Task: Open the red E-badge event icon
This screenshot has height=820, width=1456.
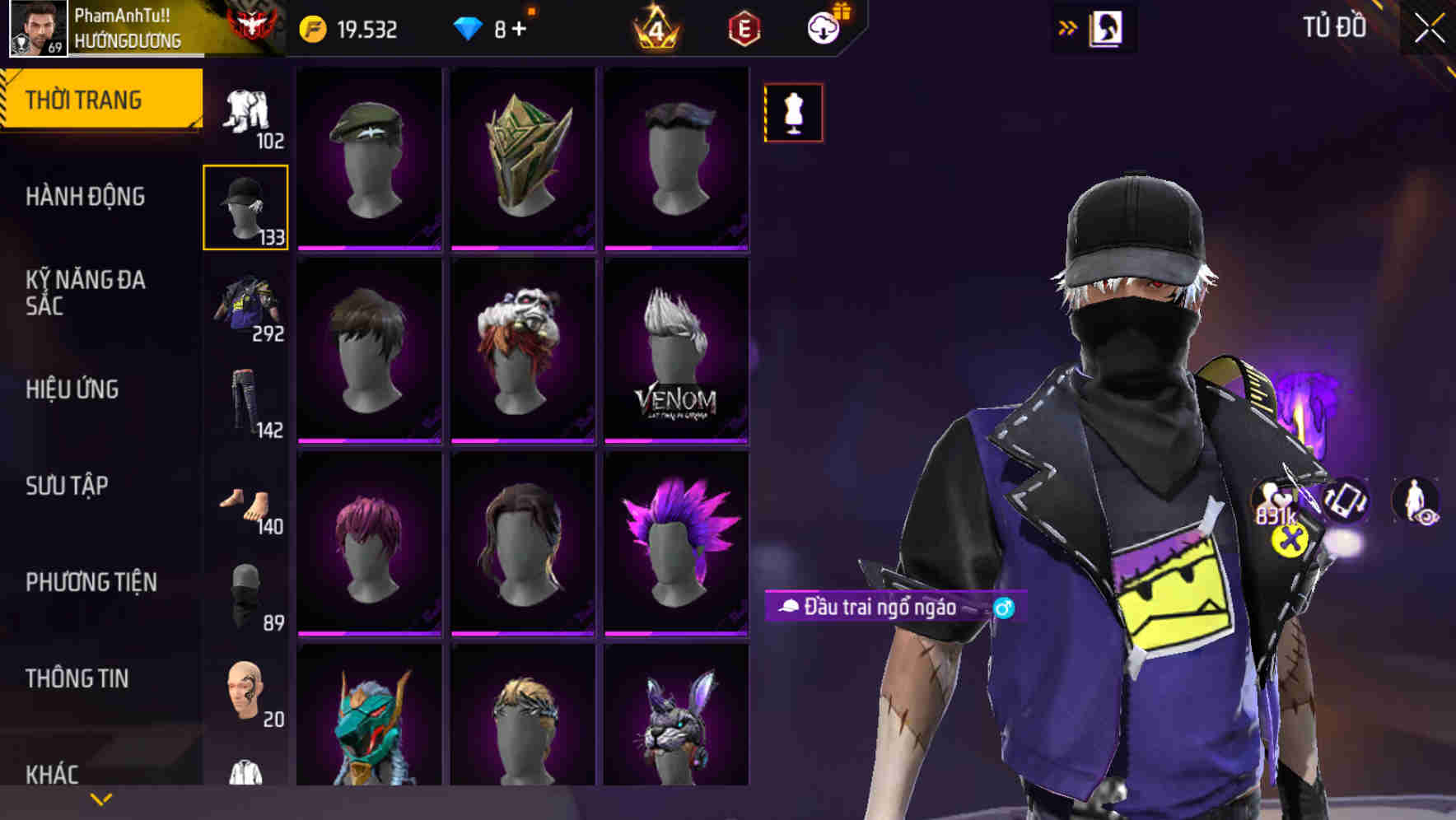Action: pos(744,30)
